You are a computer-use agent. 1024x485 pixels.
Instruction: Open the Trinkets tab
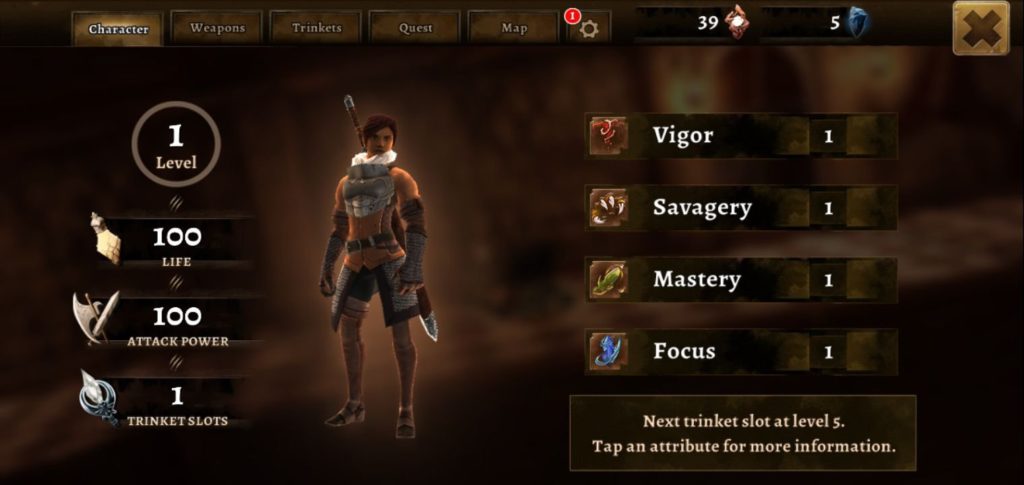point(316,28)
